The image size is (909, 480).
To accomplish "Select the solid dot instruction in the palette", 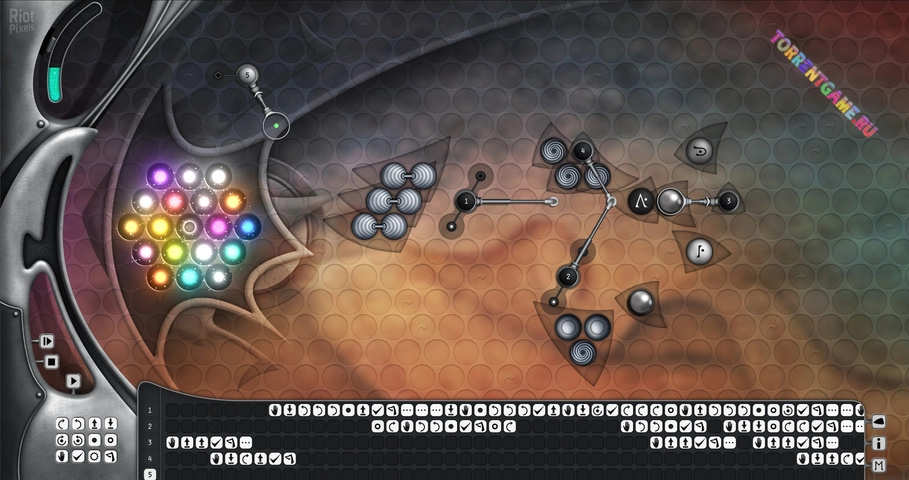I will (x=94, y=440).
